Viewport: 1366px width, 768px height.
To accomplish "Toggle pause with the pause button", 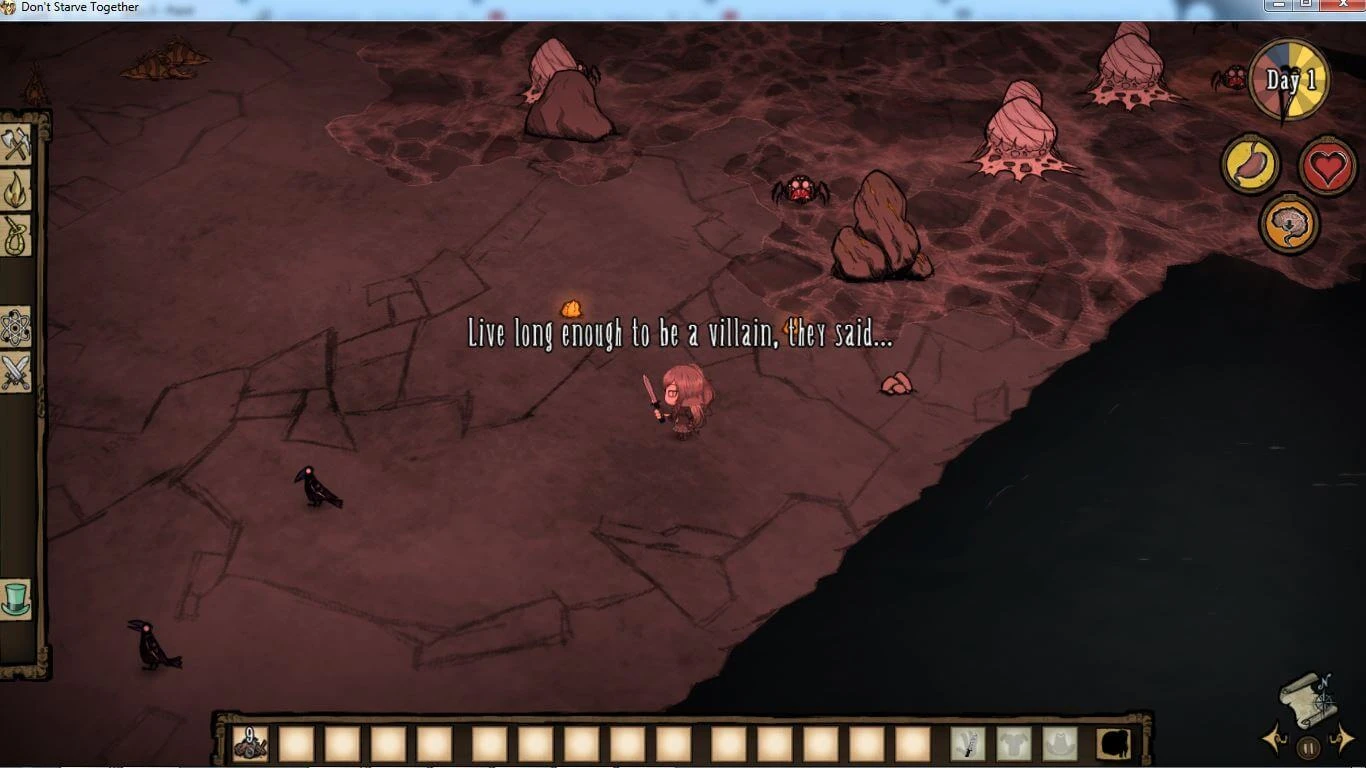I will point(1308,746).
